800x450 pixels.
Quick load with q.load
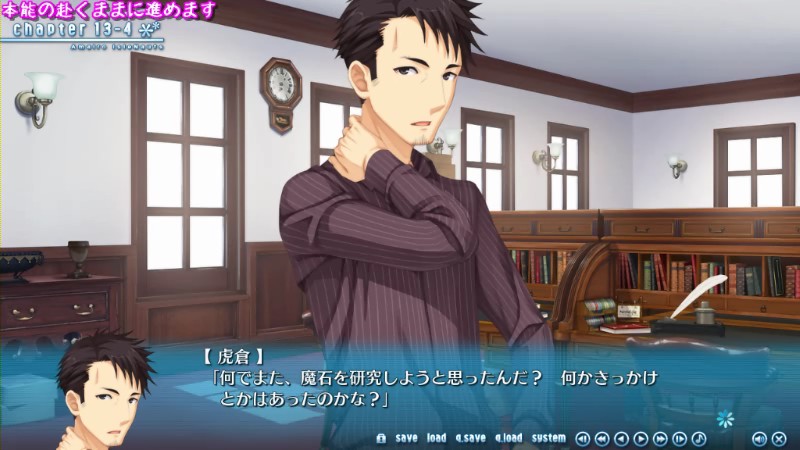click(508, 438)
